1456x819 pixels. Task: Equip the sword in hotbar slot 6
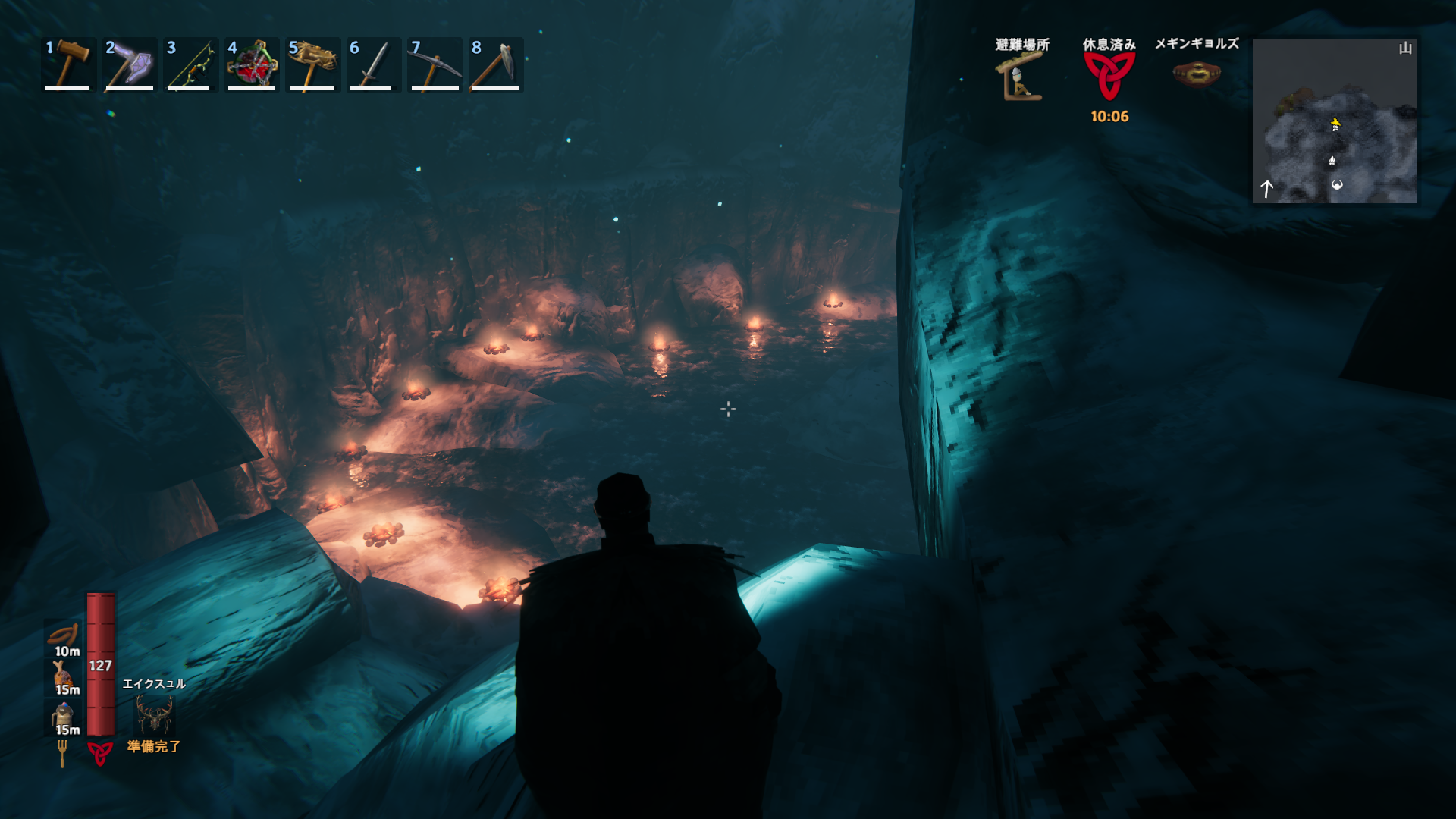coord(373,64)
